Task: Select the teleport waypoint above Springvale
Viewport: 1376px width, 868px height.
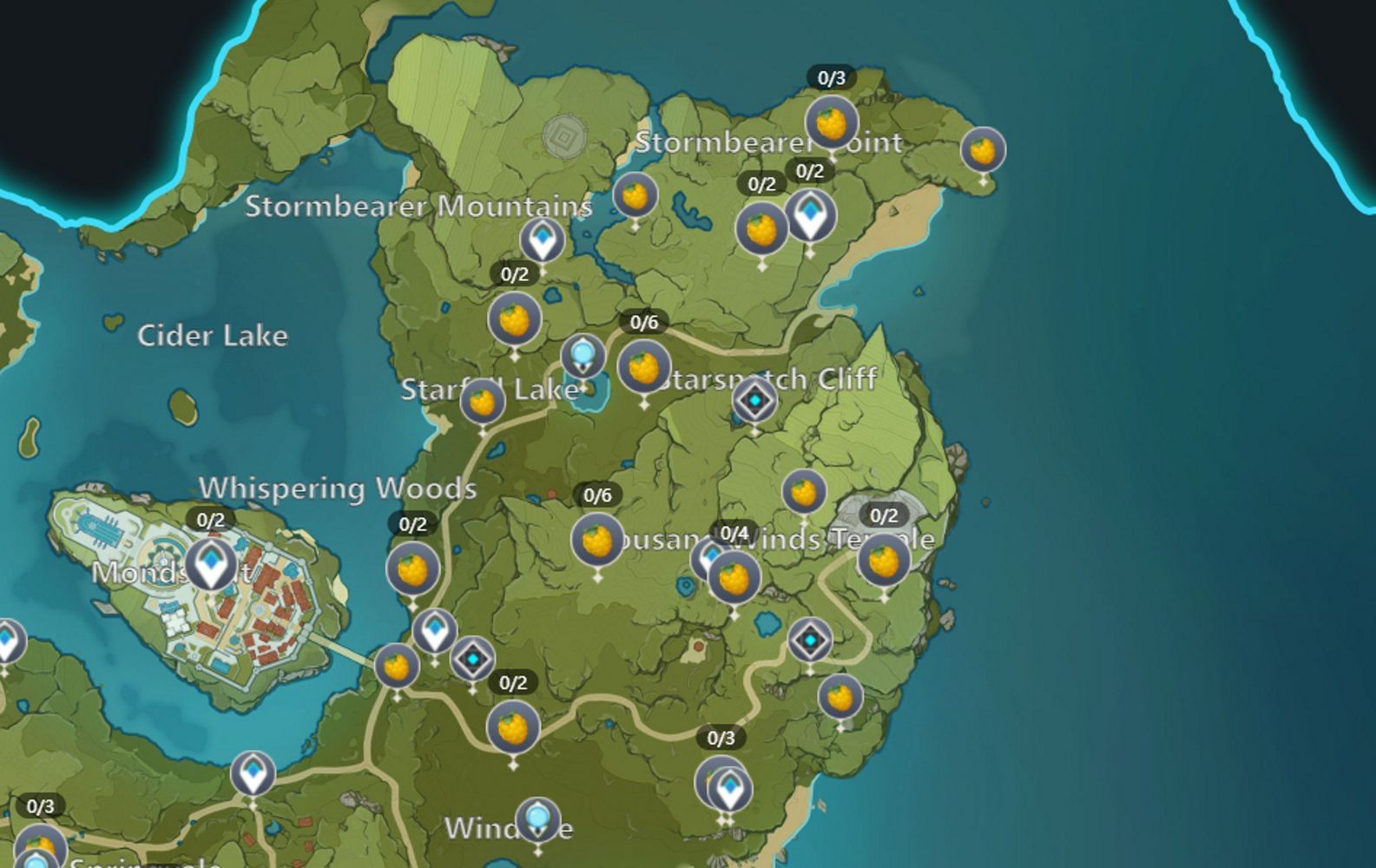Action: pos(252,773)
